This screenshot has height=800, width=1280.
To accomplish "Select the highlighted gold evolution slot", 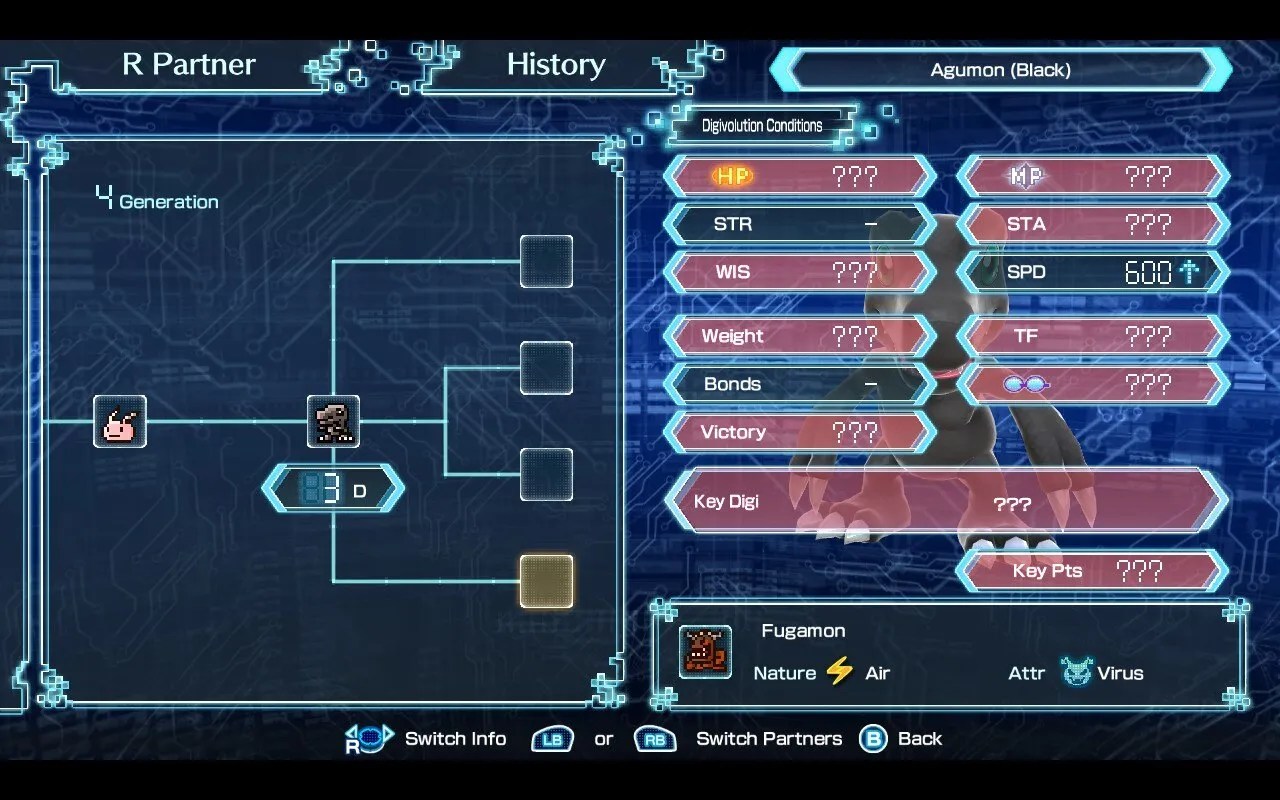I will 546,581.
